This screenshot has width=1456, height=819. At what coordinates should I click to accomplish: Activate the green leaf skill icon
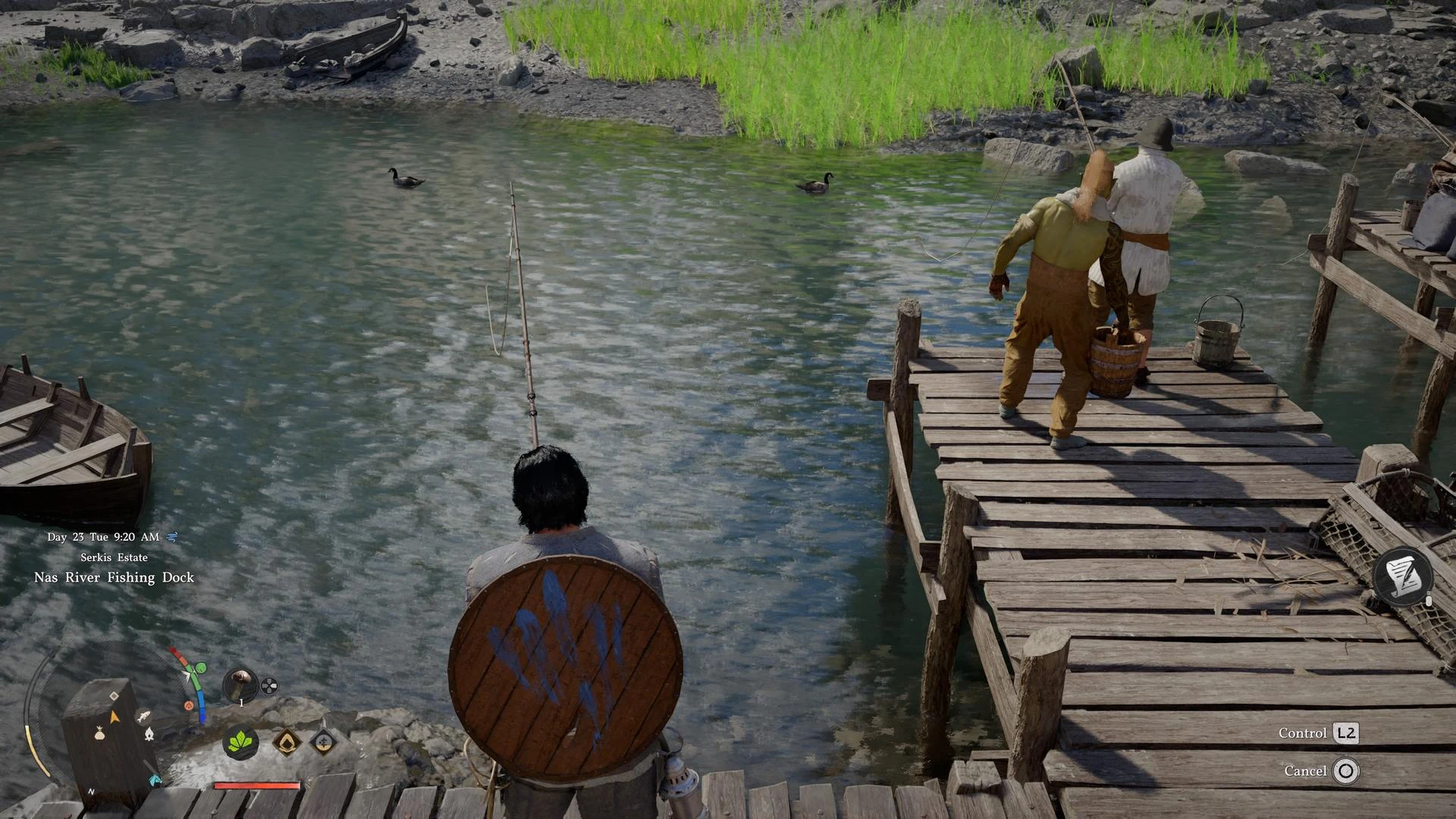click(x=240, y=741)
